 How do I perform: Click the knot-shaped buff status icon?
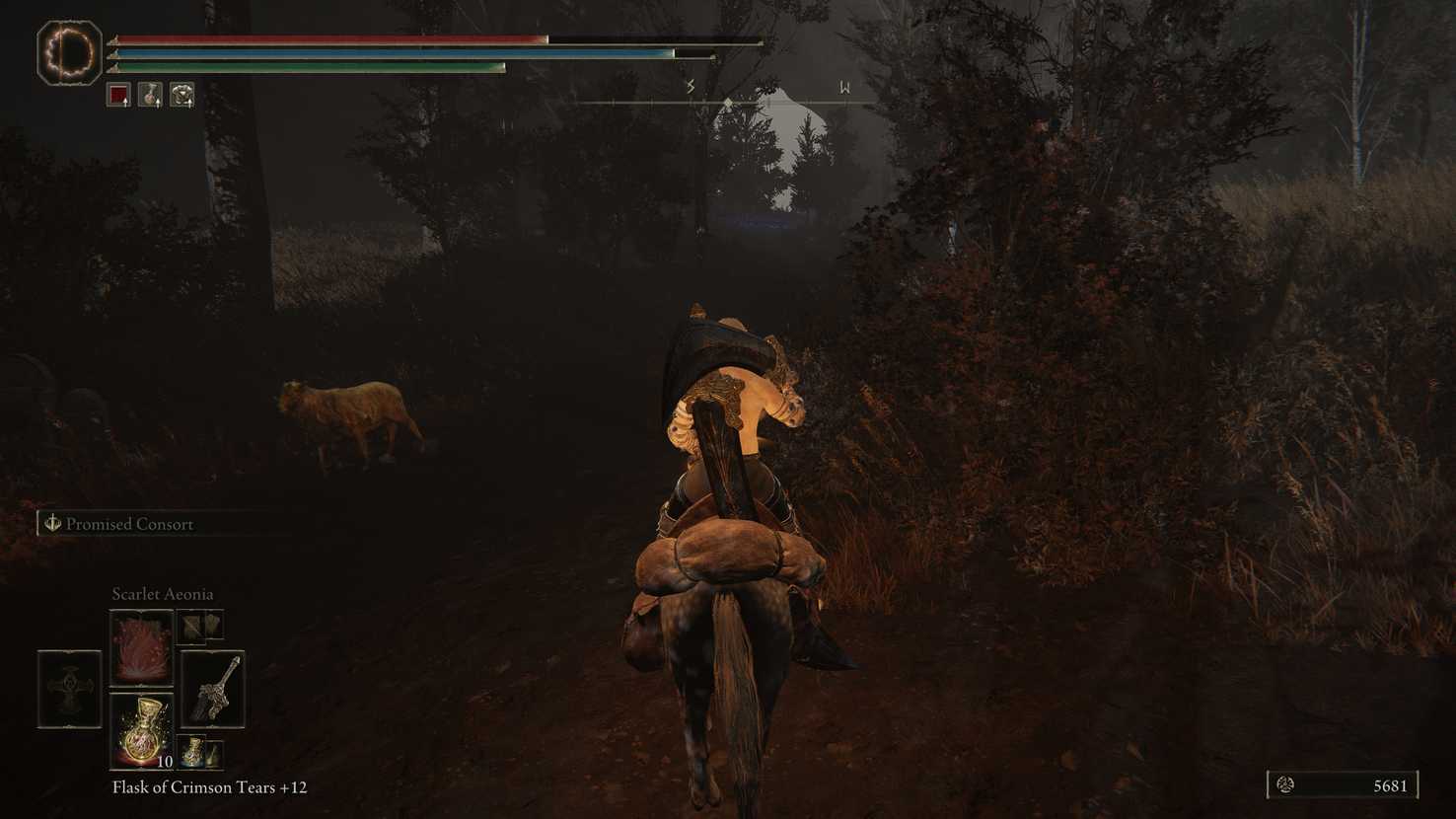click(182, 95)
